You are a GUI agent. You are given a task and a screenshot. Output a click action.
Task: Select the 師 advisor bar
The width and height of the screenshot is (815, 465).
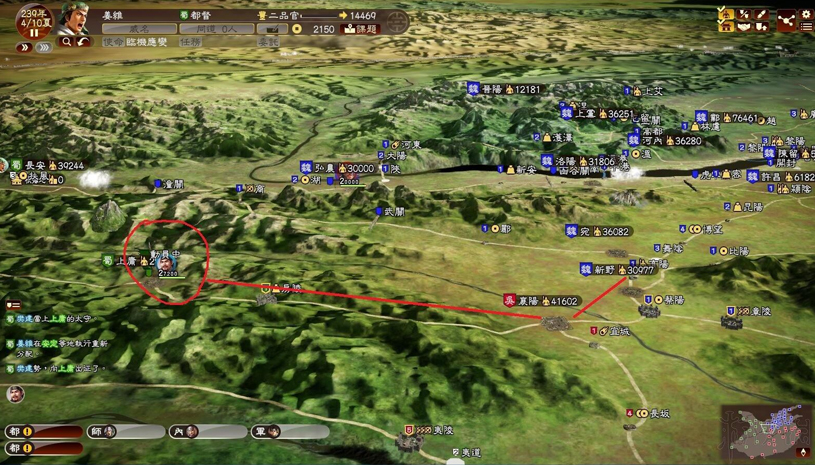click(x=127, y=432)
